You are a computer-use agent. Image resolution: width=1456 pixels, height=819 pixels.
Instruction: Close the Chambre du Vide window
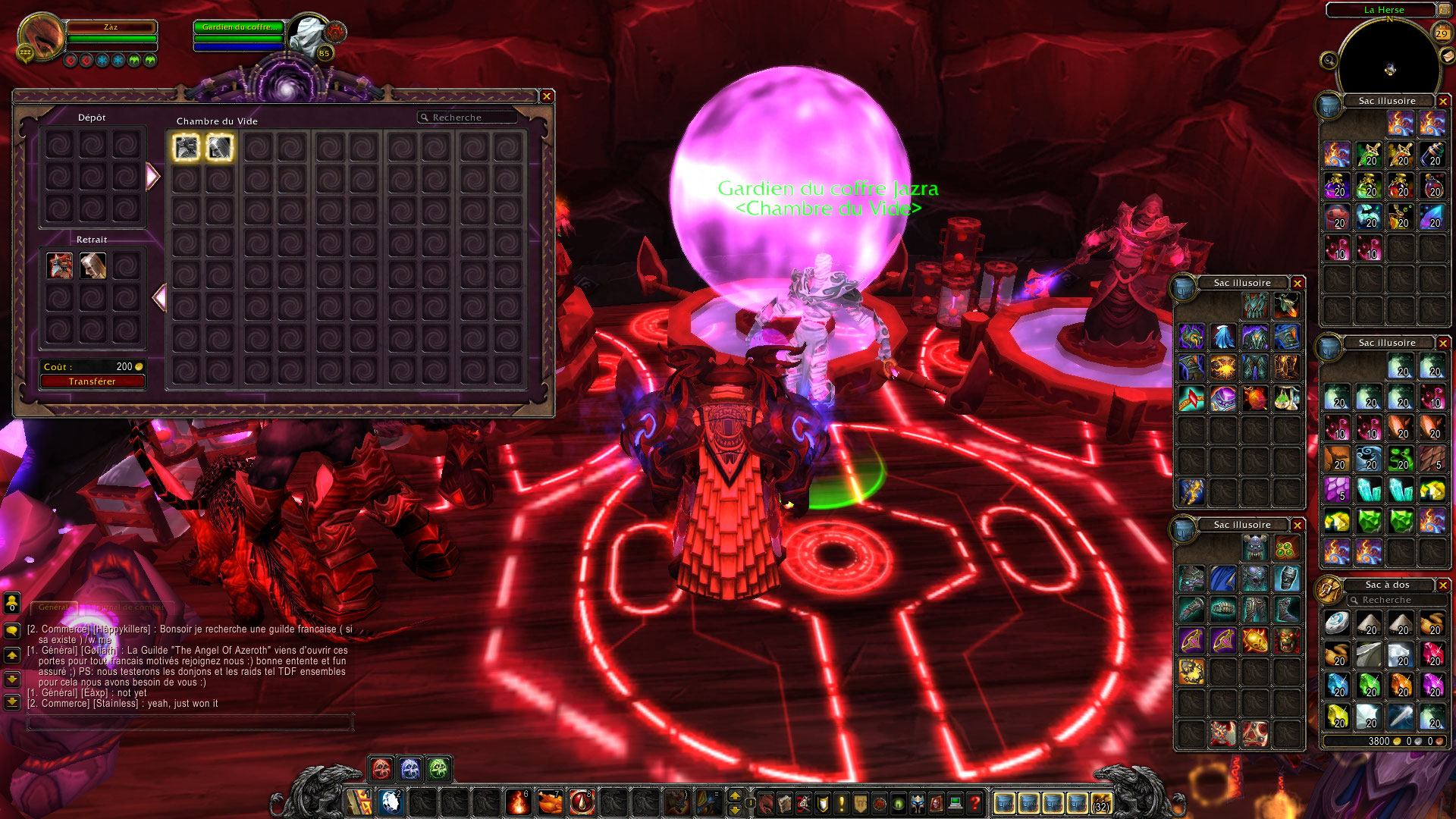pos(546,96)
